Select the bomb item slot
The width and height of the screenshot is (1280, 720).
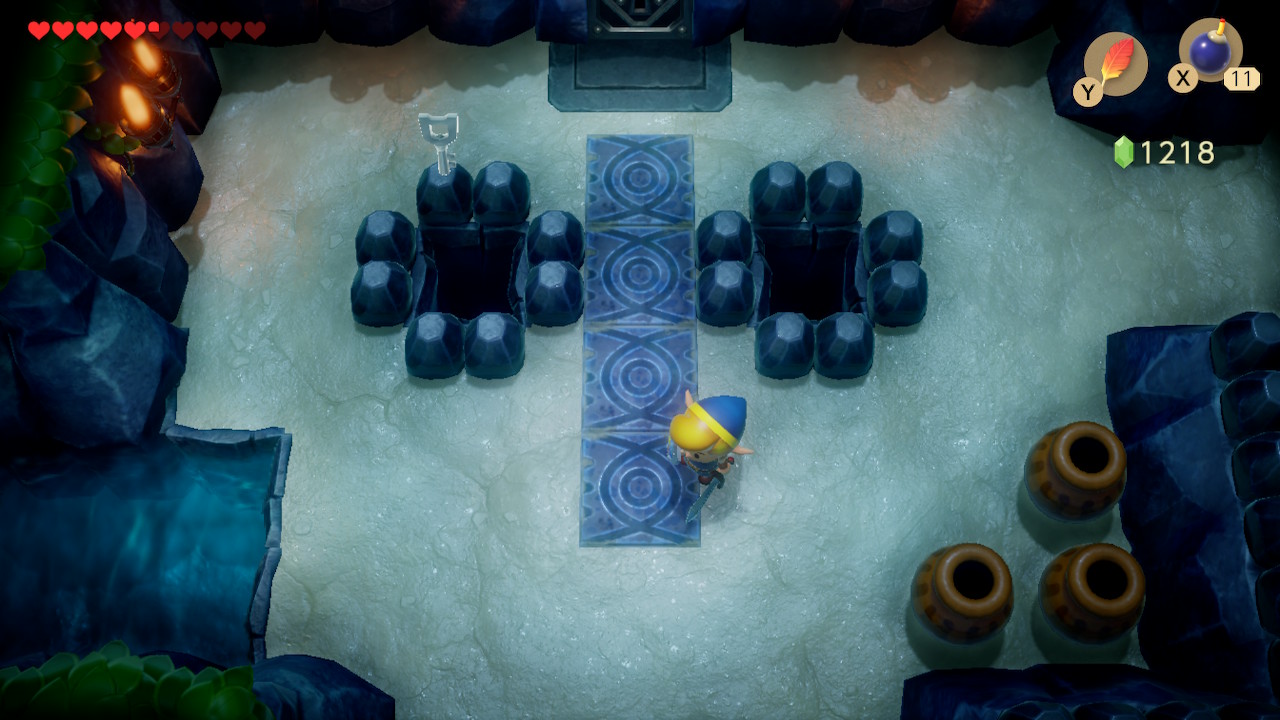point(1210,51)
